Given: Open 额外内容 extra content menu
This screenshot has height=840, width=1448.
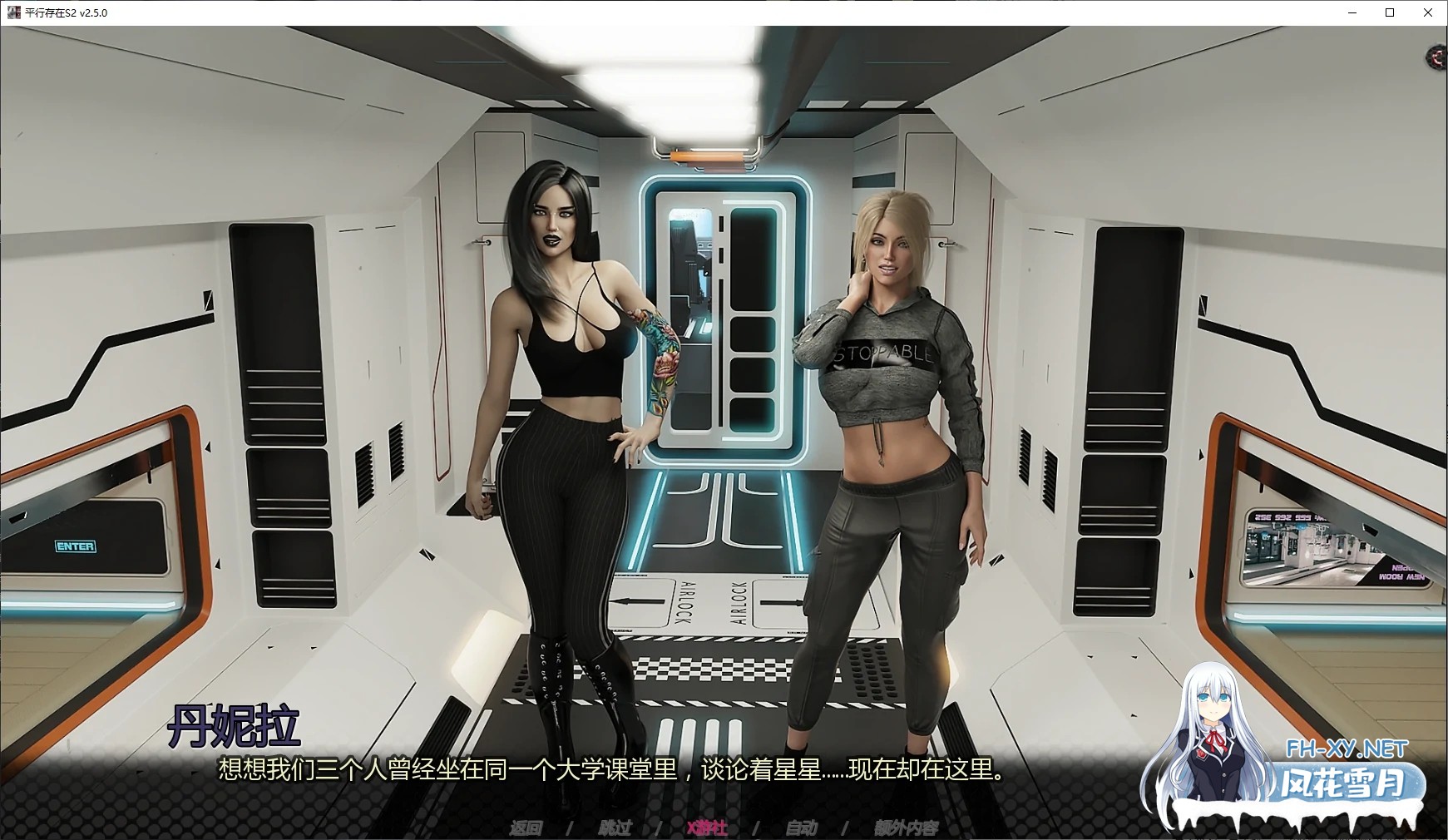Looking at the screenshot, I should coord(906,828).
